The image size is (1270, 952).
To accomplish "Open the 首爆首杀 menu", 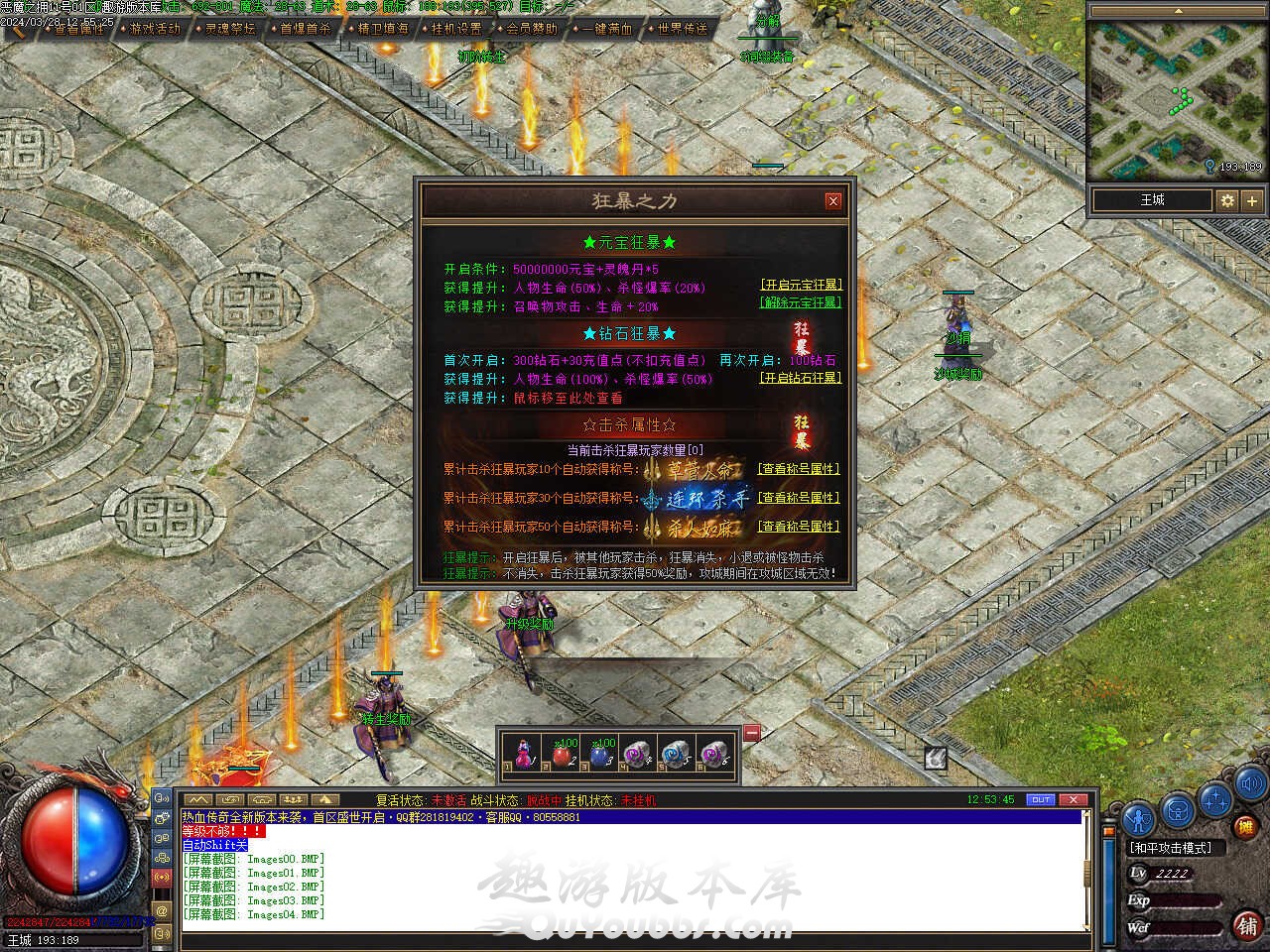I will point(306,29).
